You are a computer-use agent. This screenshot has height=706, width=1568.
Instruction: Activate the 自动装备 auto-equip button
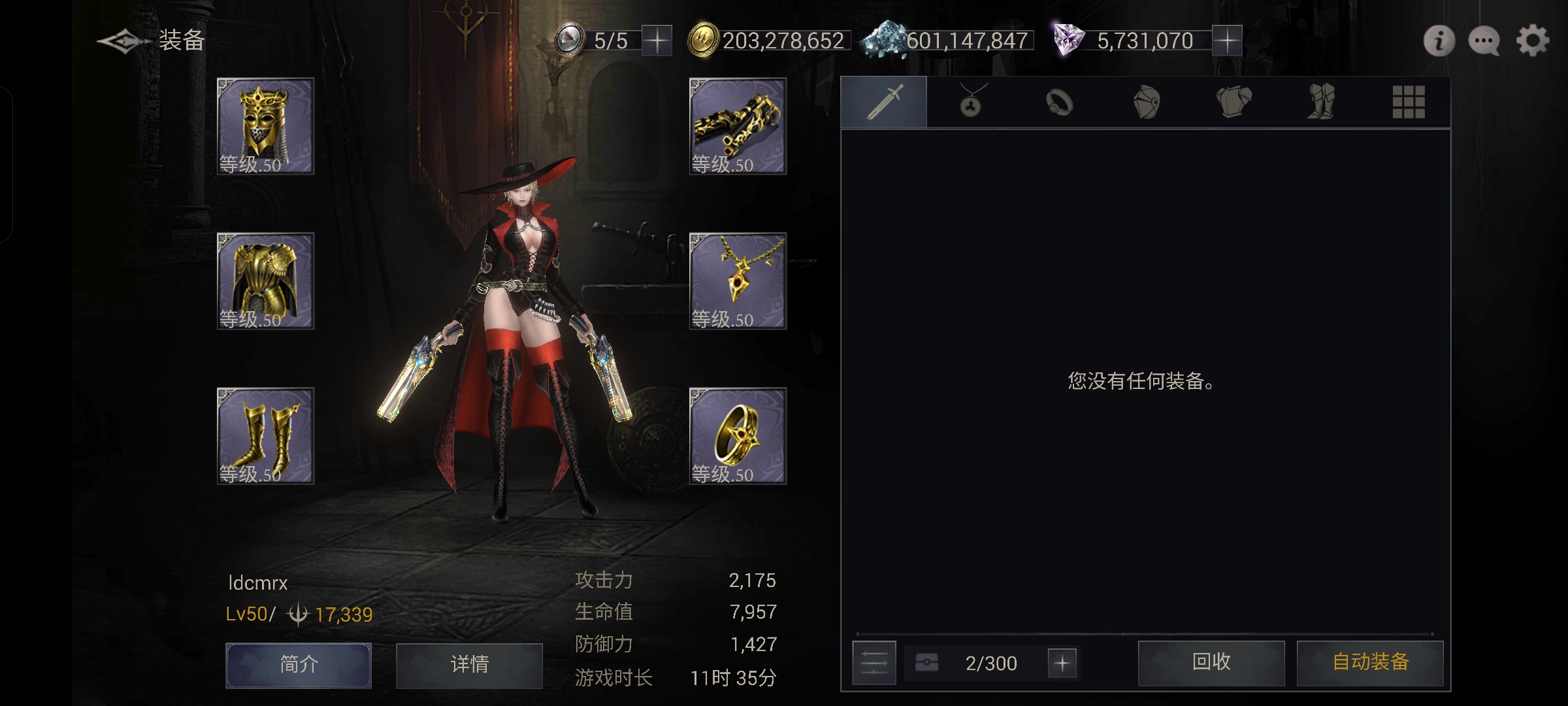click(x=1370, y=663)
